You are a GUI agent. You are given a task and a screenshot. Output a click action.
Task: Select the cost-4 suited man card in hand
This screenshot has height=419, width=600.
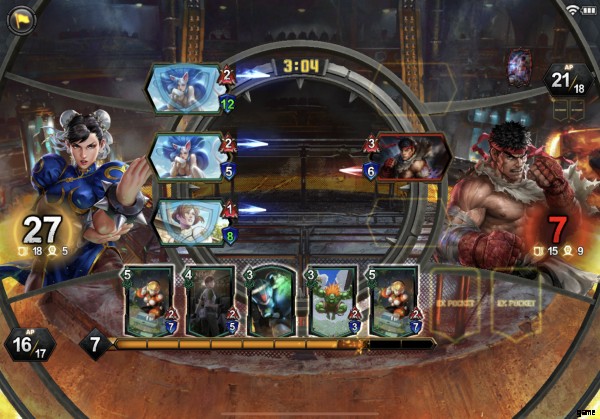tap(209, 299)
